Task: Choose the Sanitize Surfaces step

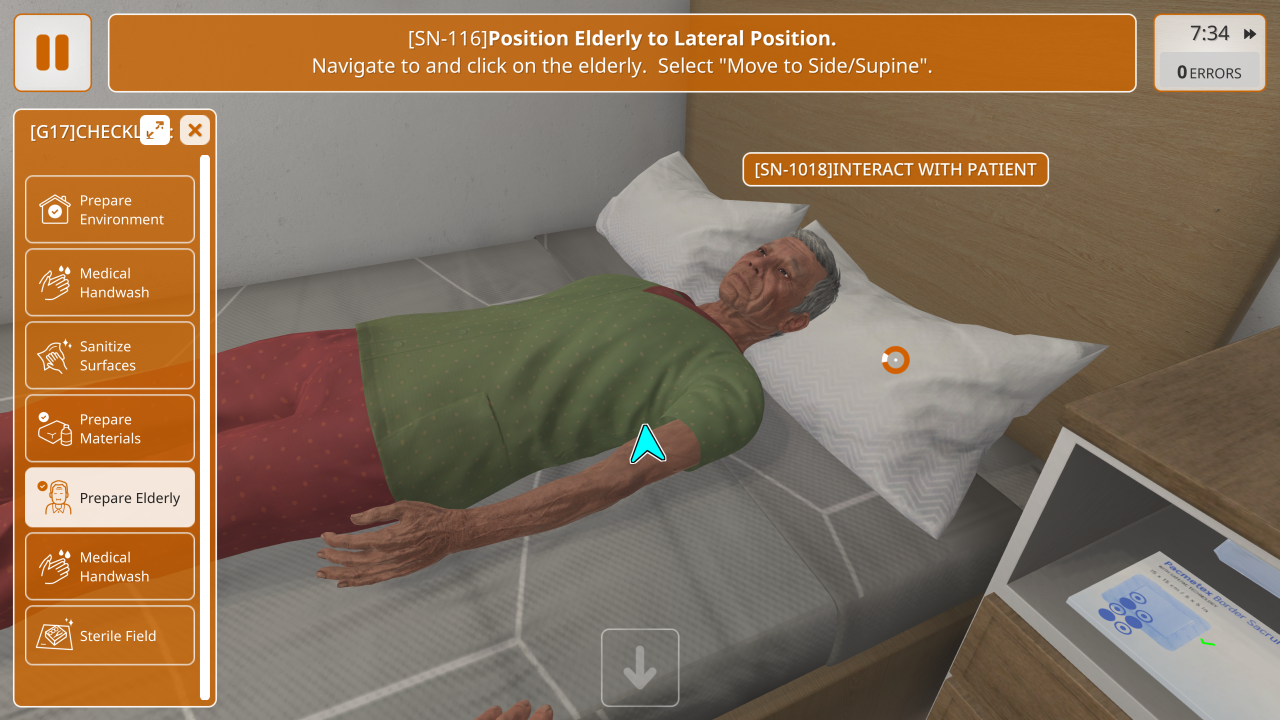Action: (x=110, y=355)
